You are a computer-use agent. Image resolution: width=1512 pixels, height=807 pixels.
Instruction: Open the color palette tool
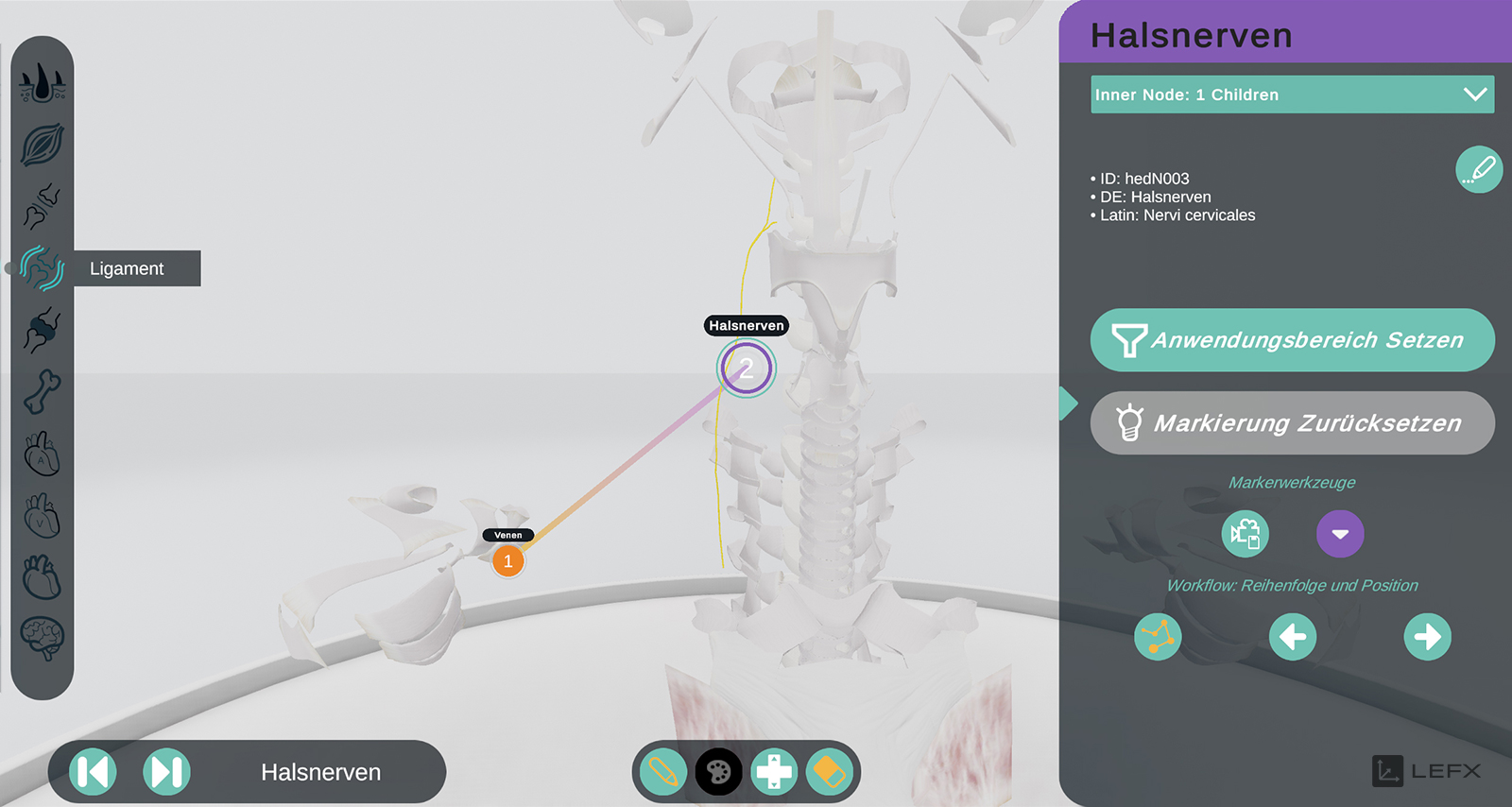(718, 772)
